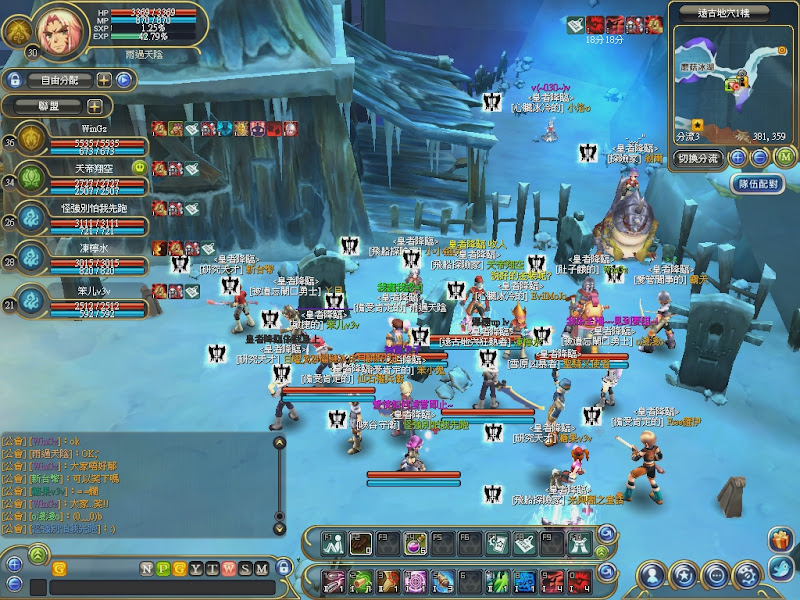Viewport: 800px width, 600px height.
Task: Use the purple potion in the F4 slot
Action: 416,544
